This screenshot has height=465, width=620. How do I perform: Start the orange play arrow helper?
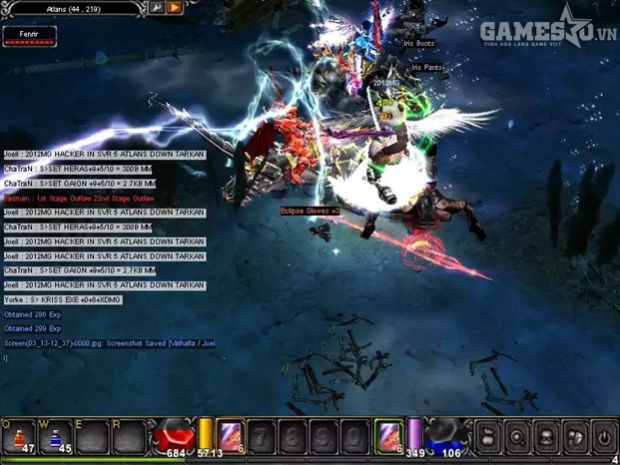[175, 8]
